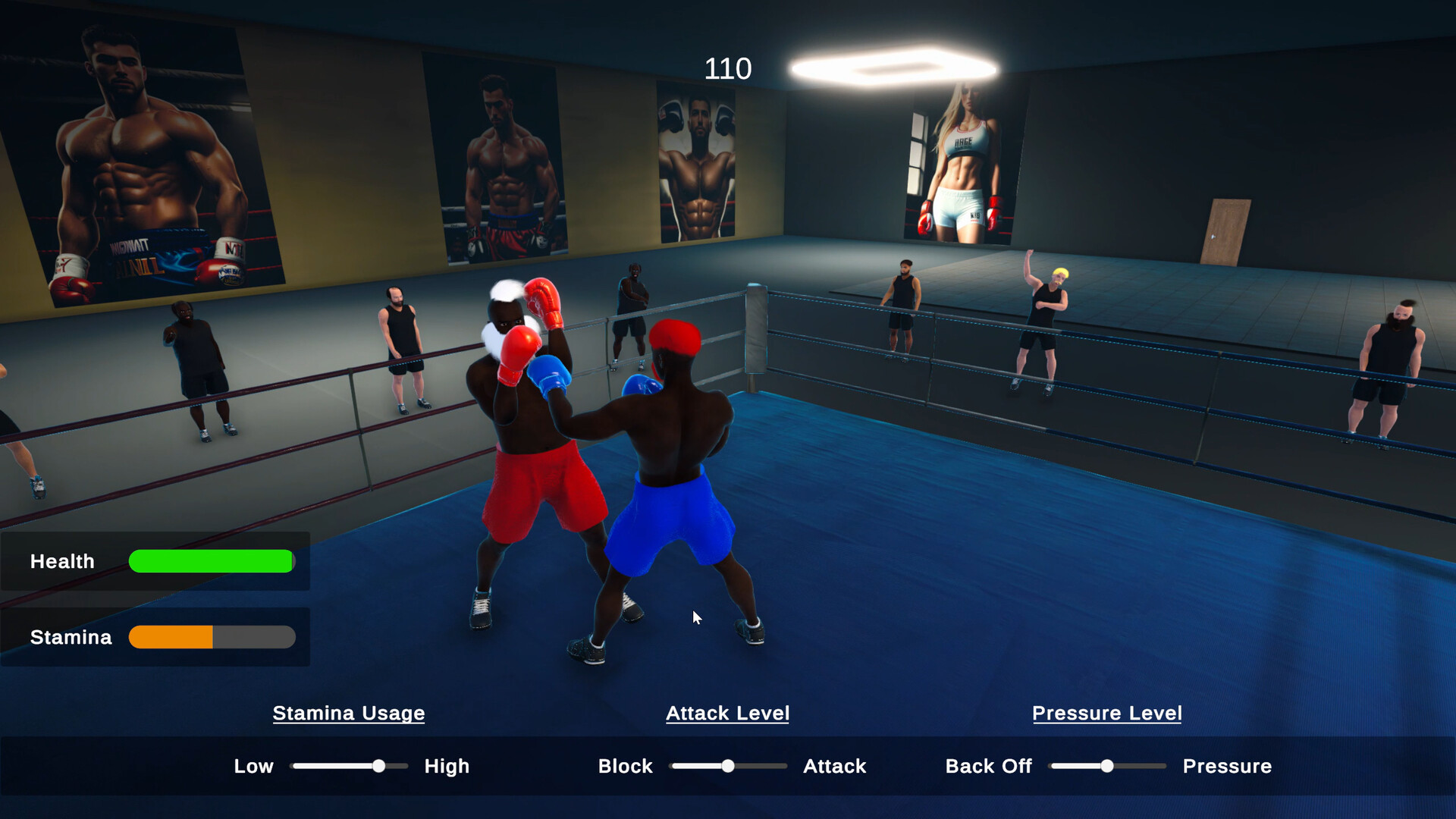
Task: Select the Block end of the attack slider
Action: (625, 766)
